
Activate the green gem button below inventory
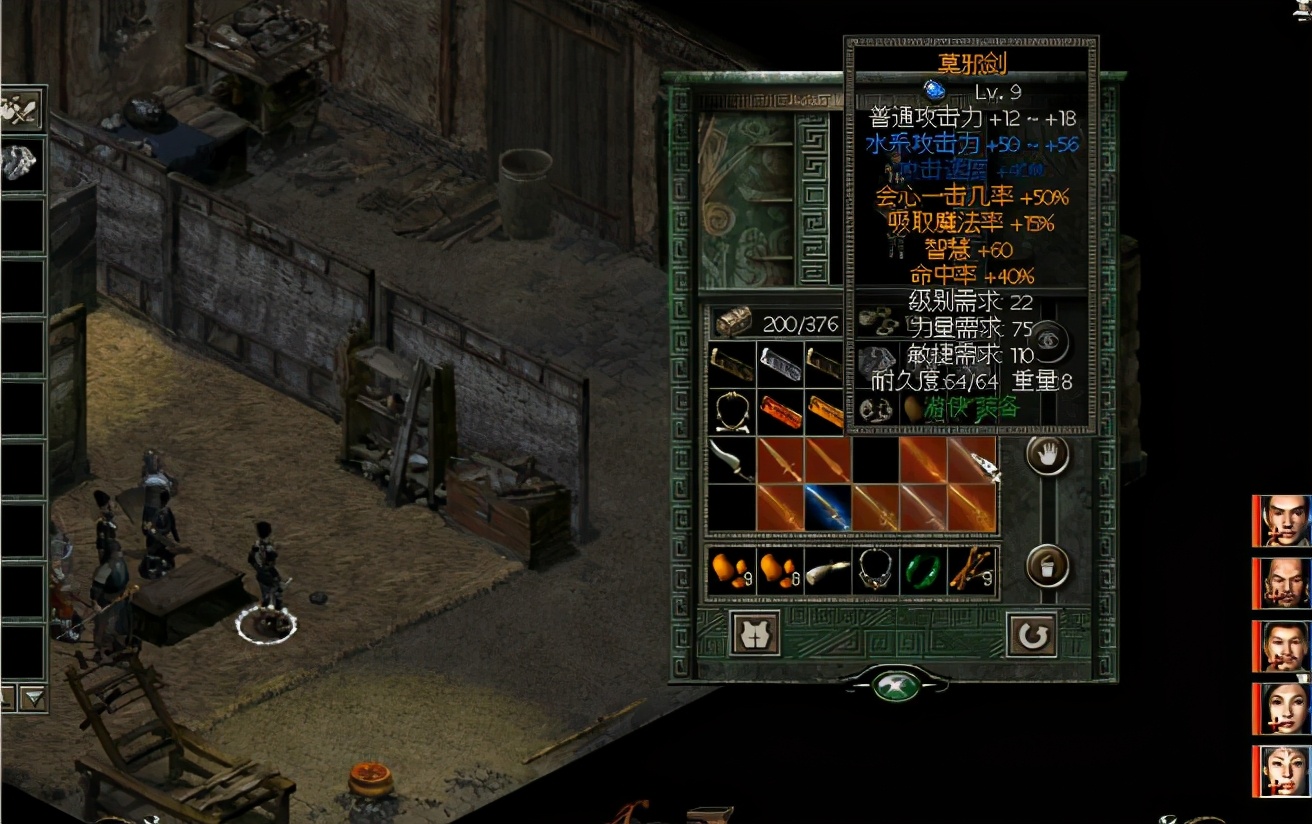point(896,685)
